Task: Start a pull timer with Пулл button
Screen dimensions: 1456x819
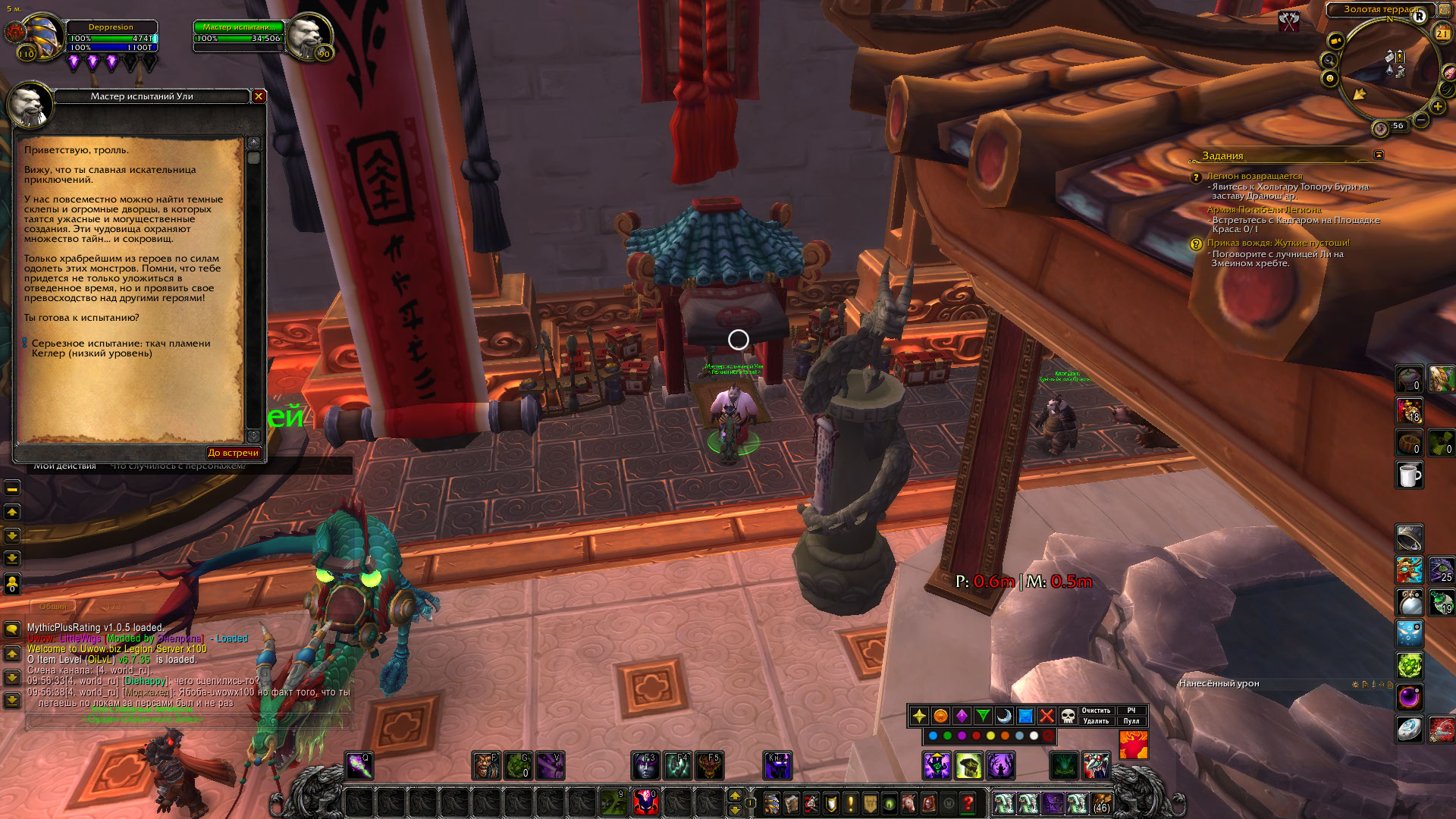Action: tap(1131, 721)
